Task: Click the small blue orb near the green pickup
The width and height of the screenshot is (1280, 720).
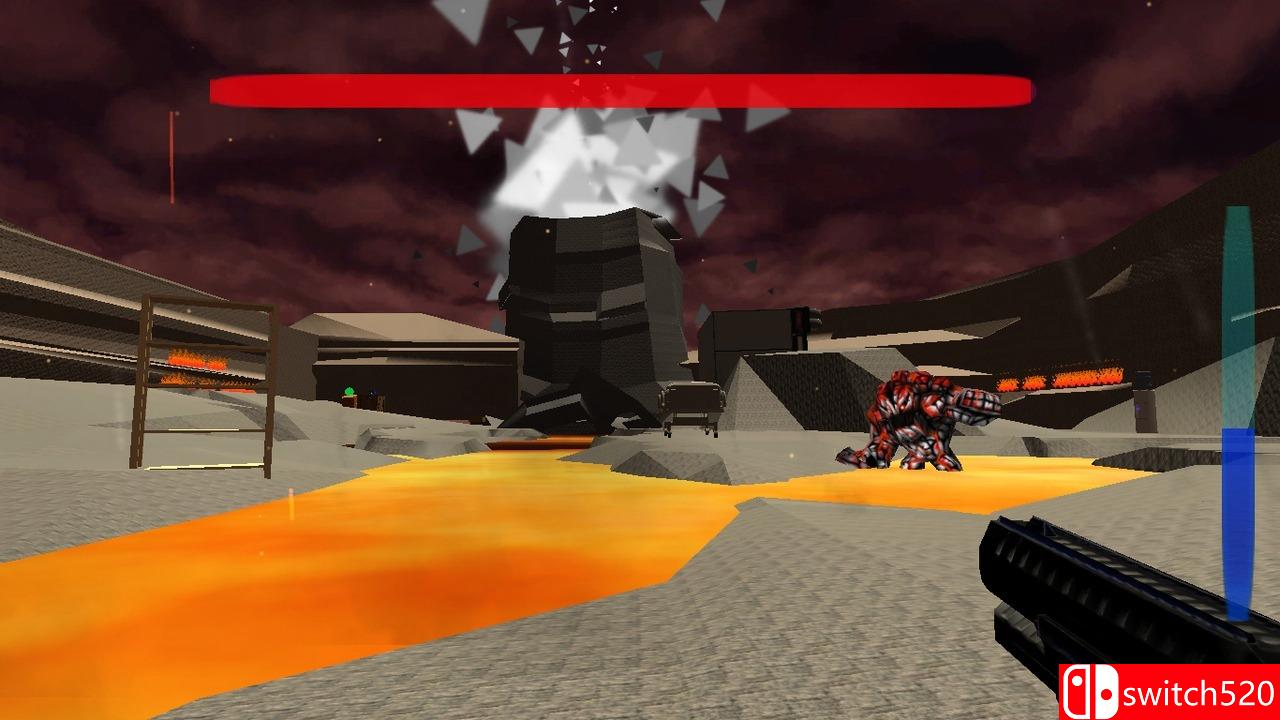Action: 372,392
